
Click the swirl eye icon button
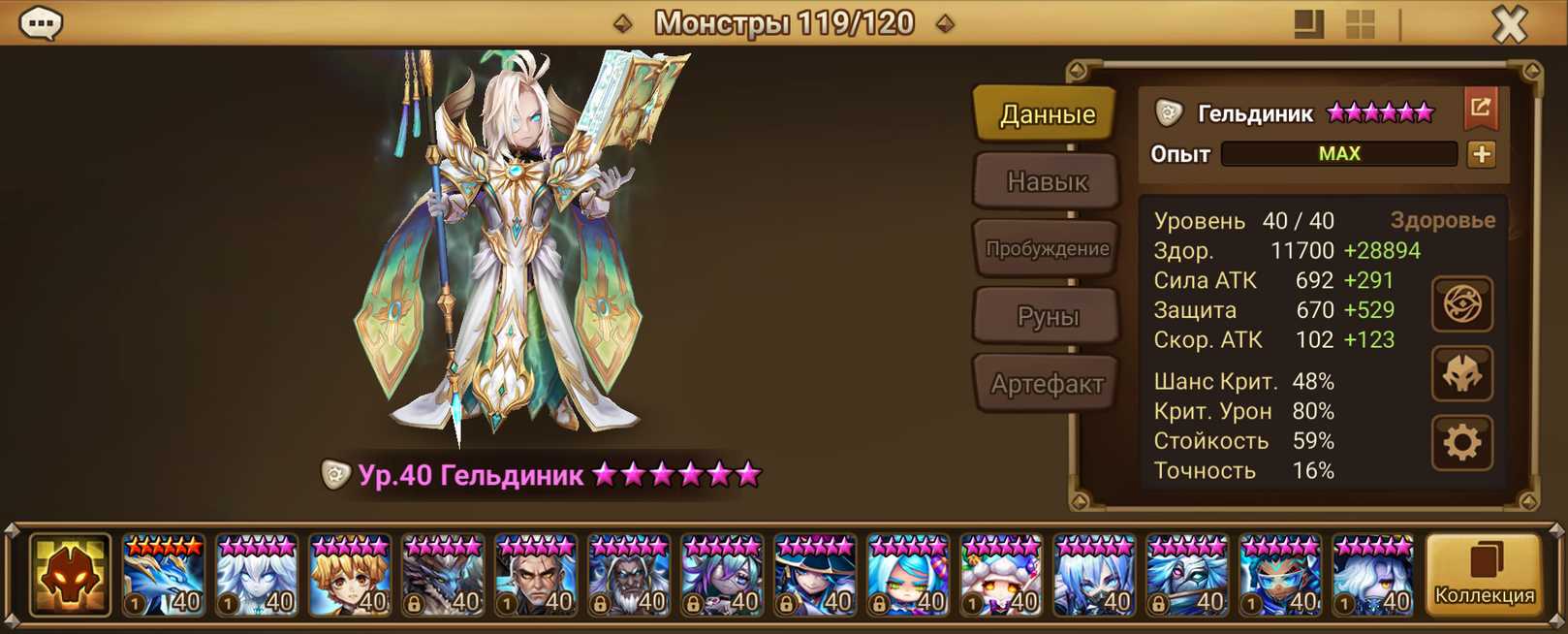coord(1461,305)
